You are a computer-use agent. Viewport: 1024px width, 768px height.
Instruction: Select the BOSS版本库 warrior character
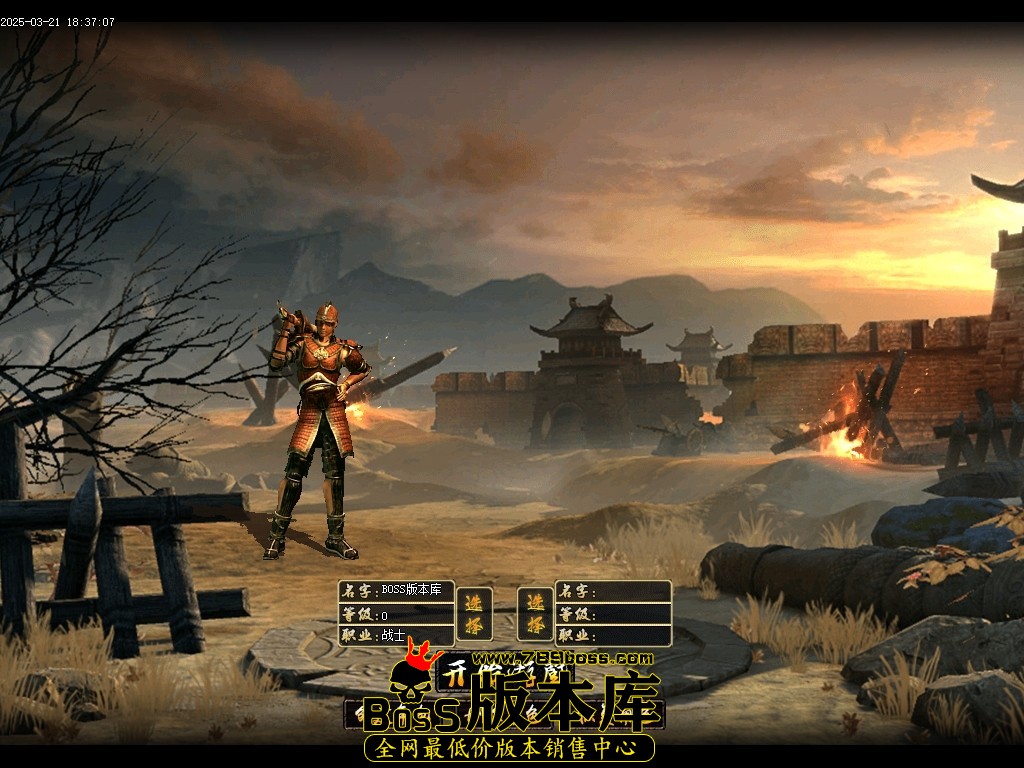coord(474,613)
